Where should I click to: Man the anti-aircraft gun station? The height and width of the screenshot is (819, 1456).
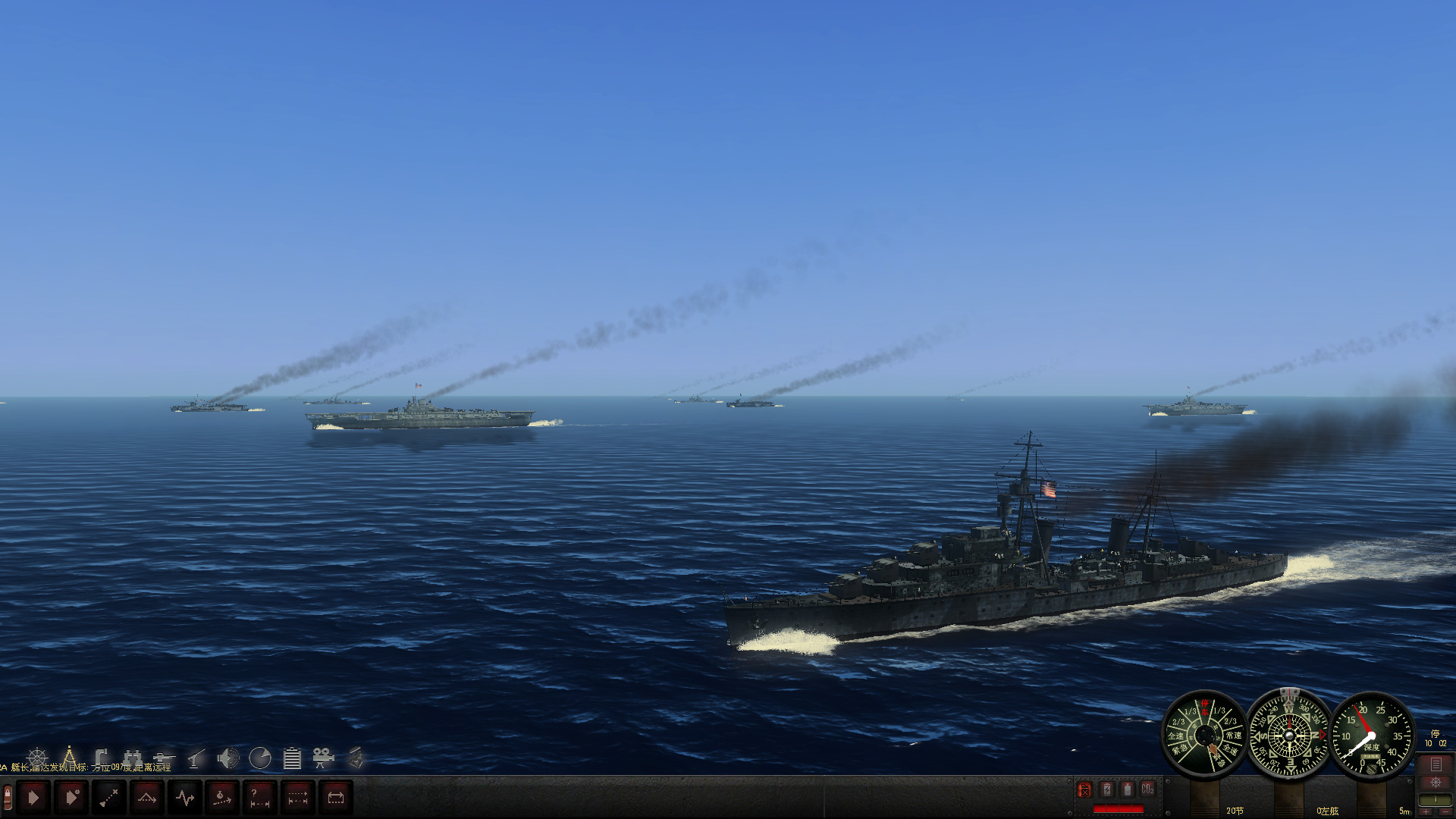(x=196, y=757)
